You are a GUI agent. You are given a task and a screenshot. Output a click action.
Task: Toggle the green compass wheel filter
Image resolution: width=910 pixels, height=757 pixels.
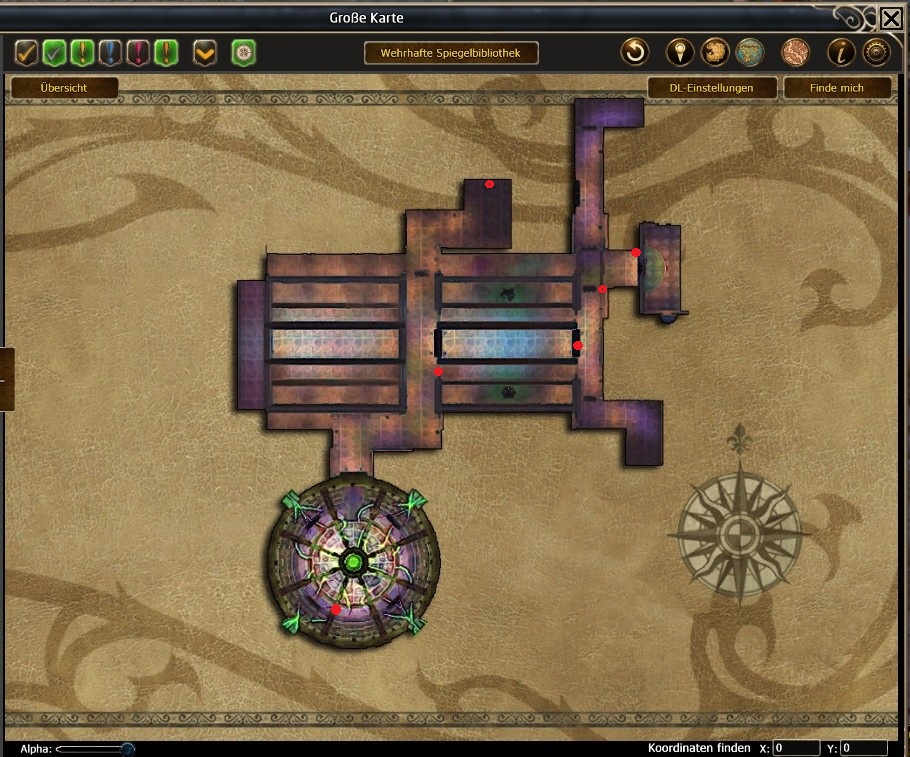(x=244, y=52)
